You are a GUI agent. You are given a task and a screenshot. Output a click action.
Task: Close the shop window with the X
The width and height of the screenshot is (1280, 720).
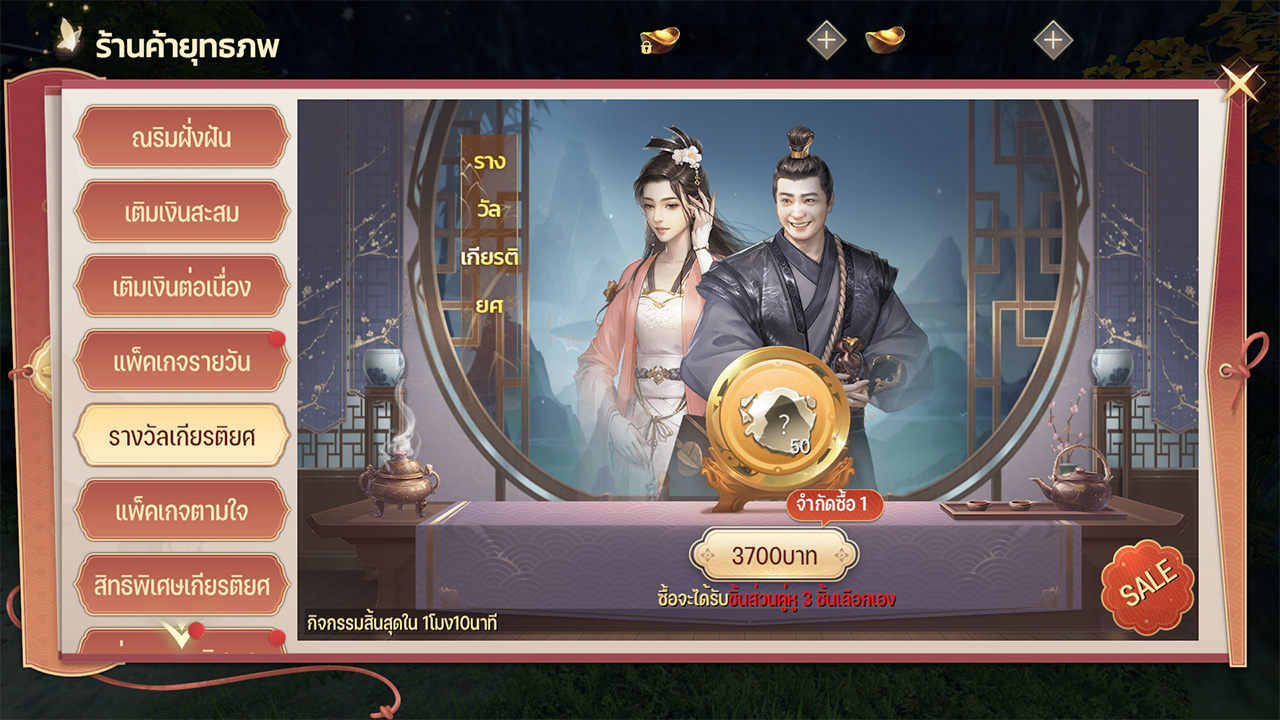(x=1241, y=82)
